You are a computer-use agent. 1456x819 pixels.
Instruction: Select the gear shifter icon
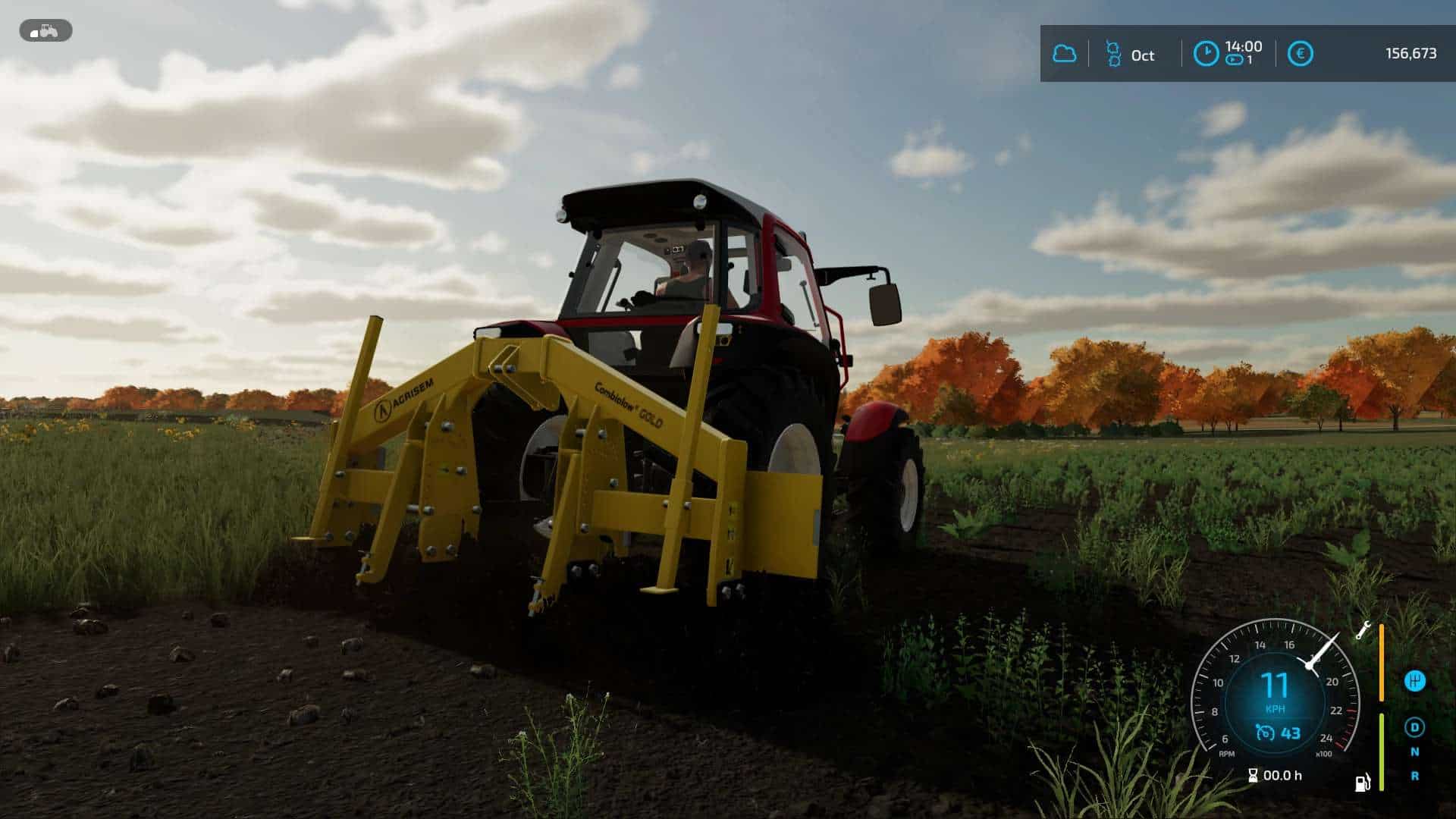click(1414, 680)
